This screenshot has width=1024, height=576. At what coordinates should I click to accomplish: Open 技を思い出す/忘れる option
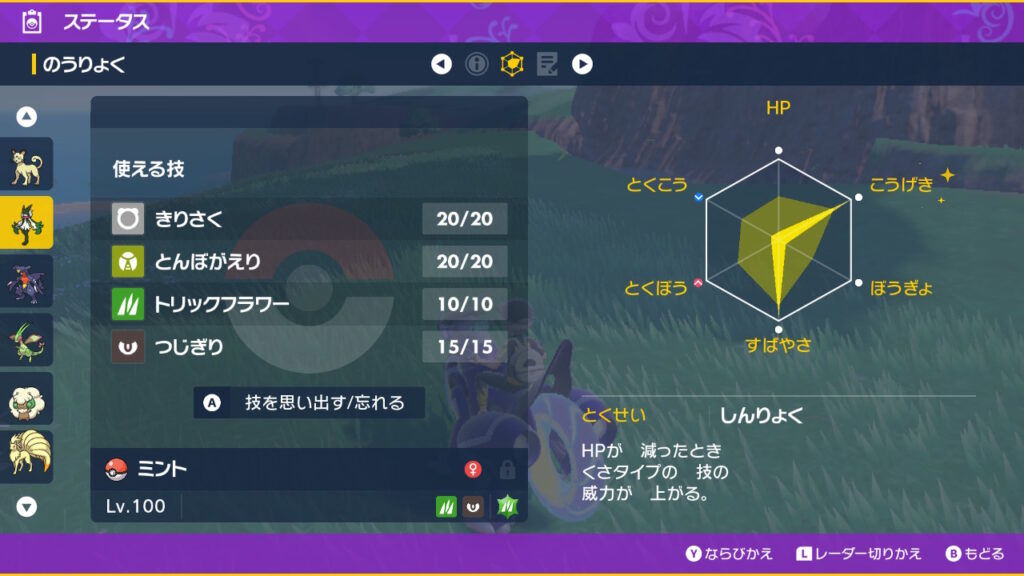point(309,403)
